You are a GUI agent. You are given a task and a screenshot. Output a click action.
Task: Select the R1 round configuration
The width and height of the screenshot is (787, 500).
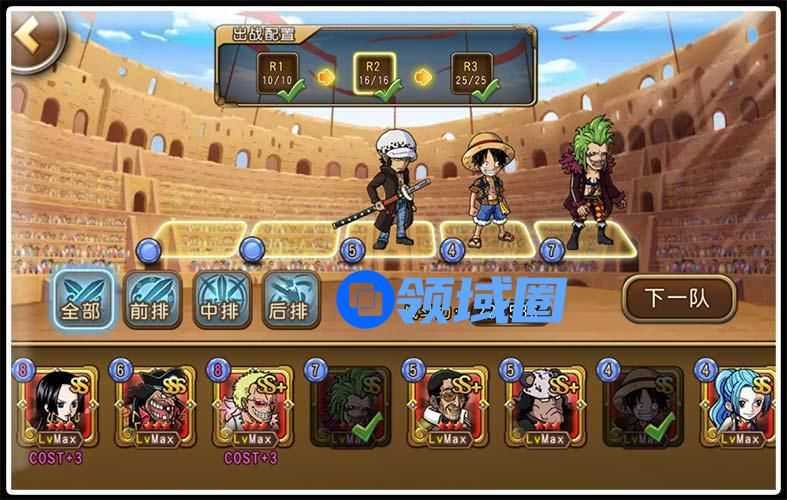click(277, 73)
